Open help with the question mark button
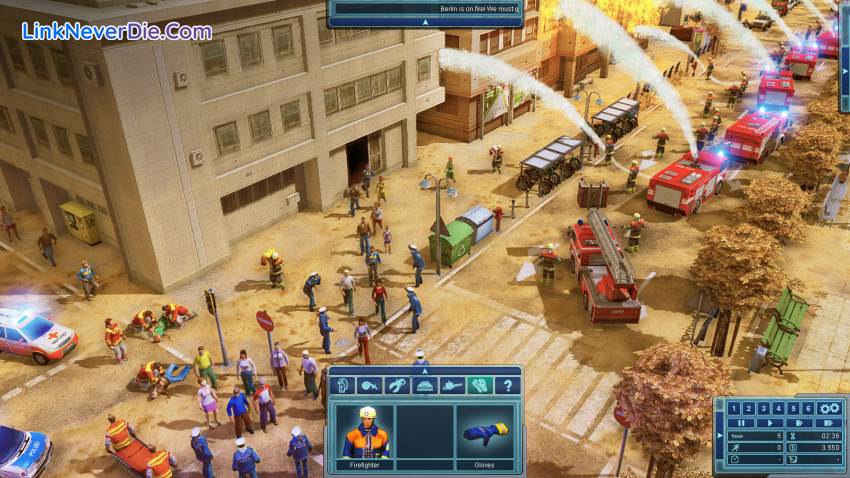The height and width of the screenshot is (478, 850). 508,385
